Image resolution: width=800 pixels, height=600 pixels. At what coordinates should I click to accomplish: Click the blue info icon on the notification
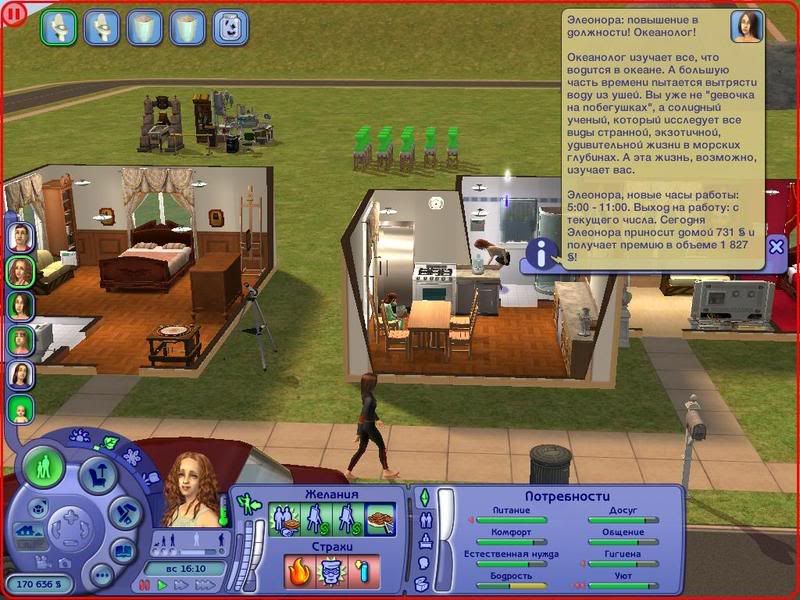pyautogui.click(x=540, y=253)
